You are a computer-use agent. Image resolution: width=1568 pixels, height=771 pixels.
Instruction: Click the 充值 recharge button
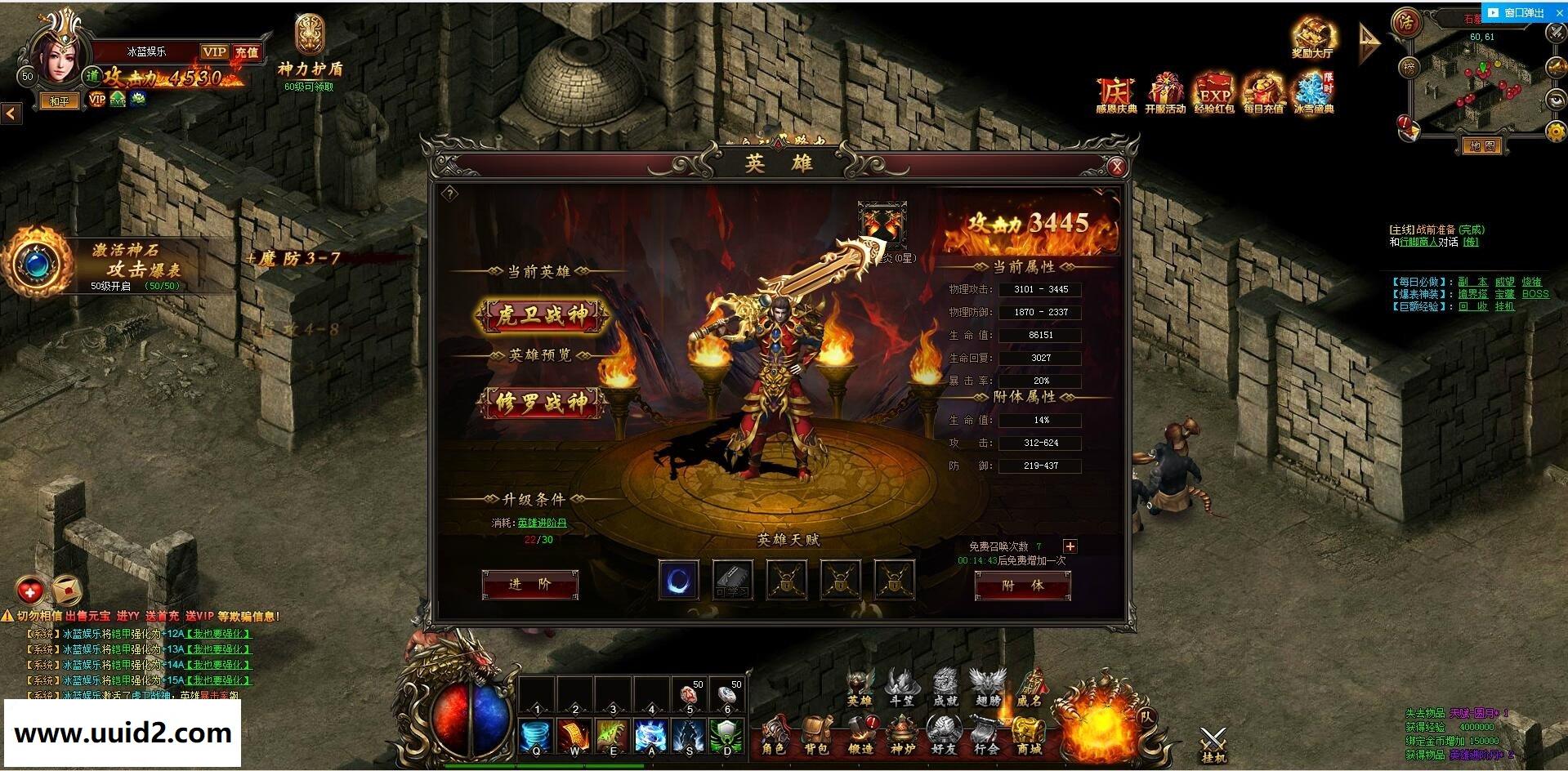246,52
